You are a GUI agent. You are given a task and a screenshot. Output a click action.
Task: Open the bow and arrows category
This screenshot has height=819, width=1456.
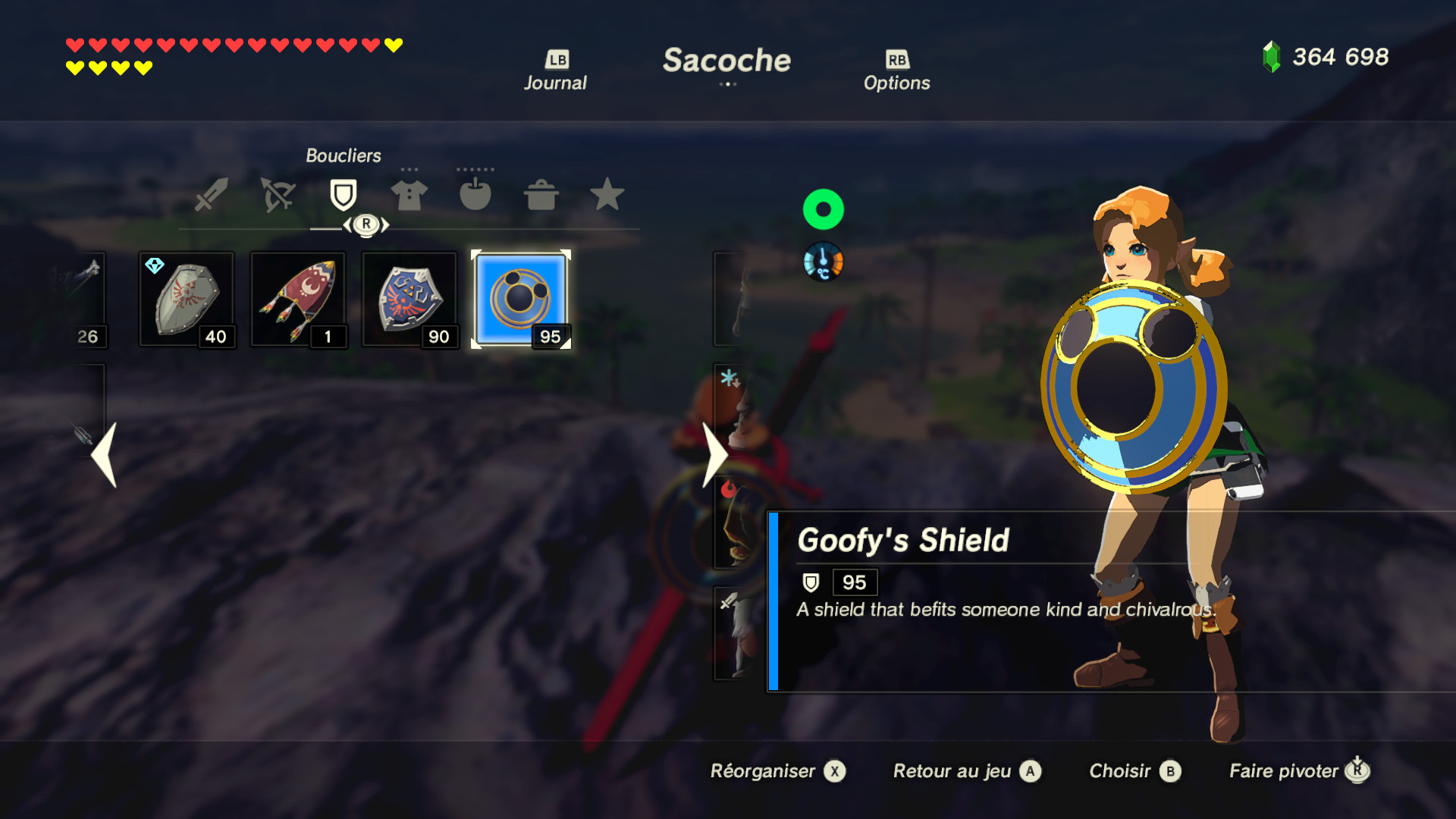tap(277, 195)
